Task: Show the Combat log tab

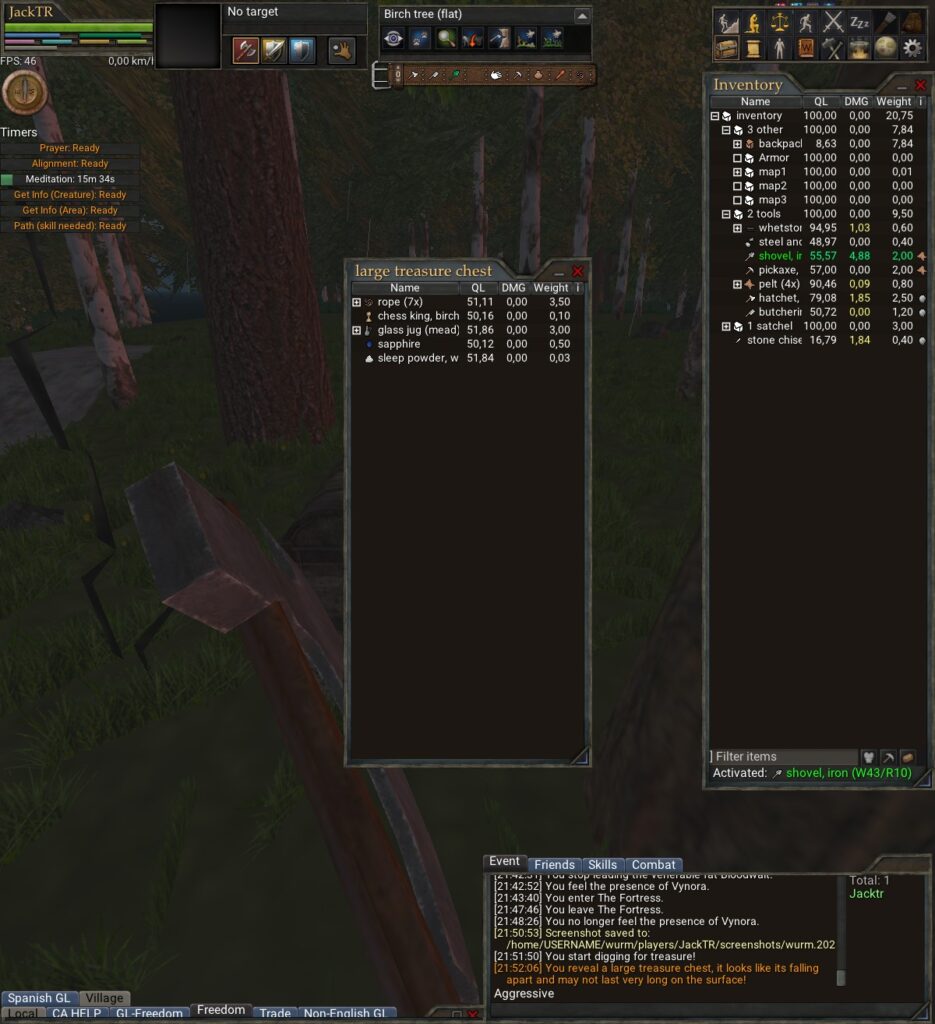Action: point(654,865)
